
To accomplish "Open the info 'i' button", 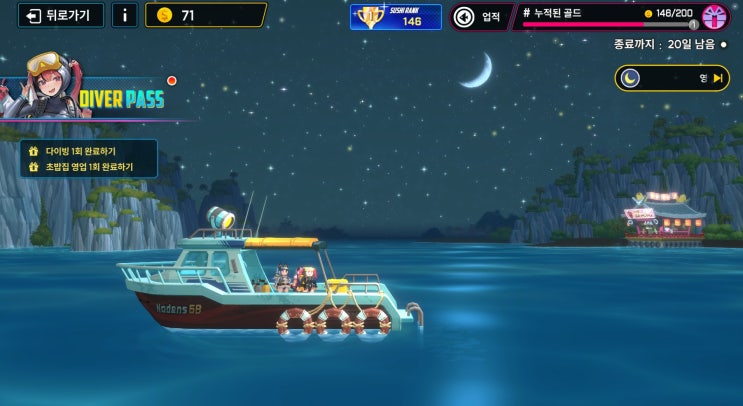I will (124, 15).
